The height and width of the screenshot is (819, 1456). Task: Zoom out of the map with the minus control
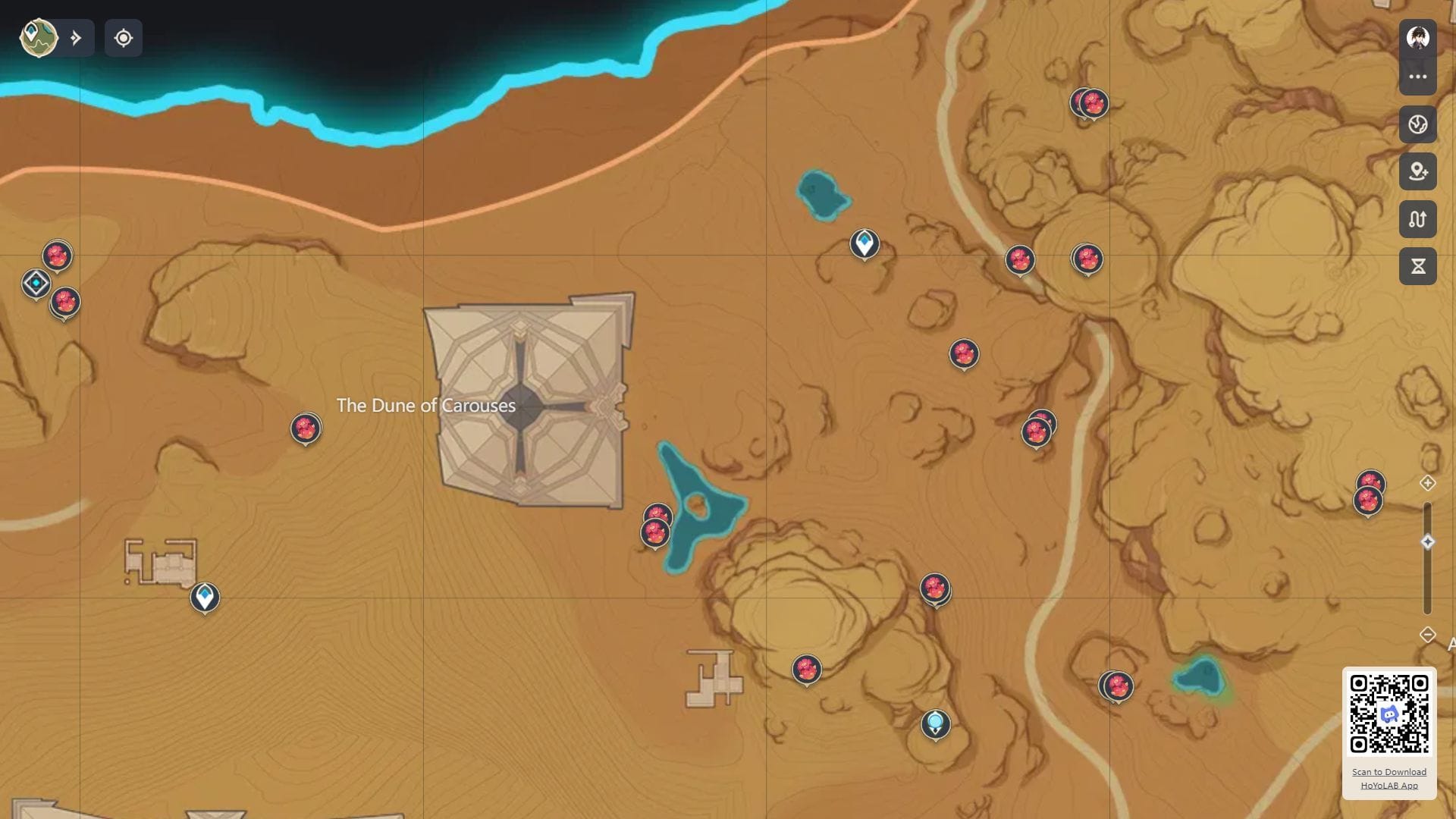pyautogui.click(x=1427, y=634)
